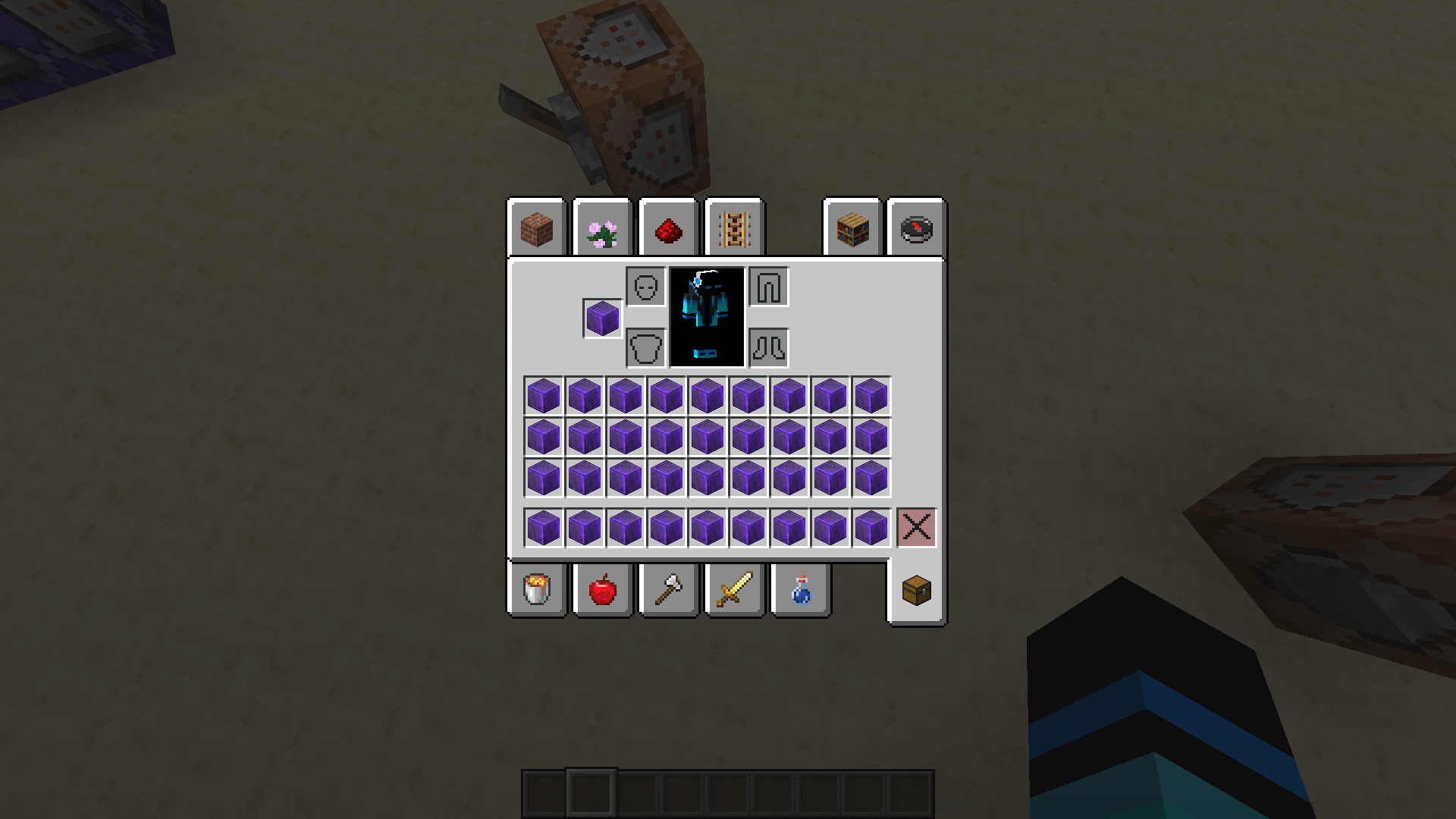Switch to the chest survival inventory tab
Viewport: 1456px width, 819px height.
[915, 591]
